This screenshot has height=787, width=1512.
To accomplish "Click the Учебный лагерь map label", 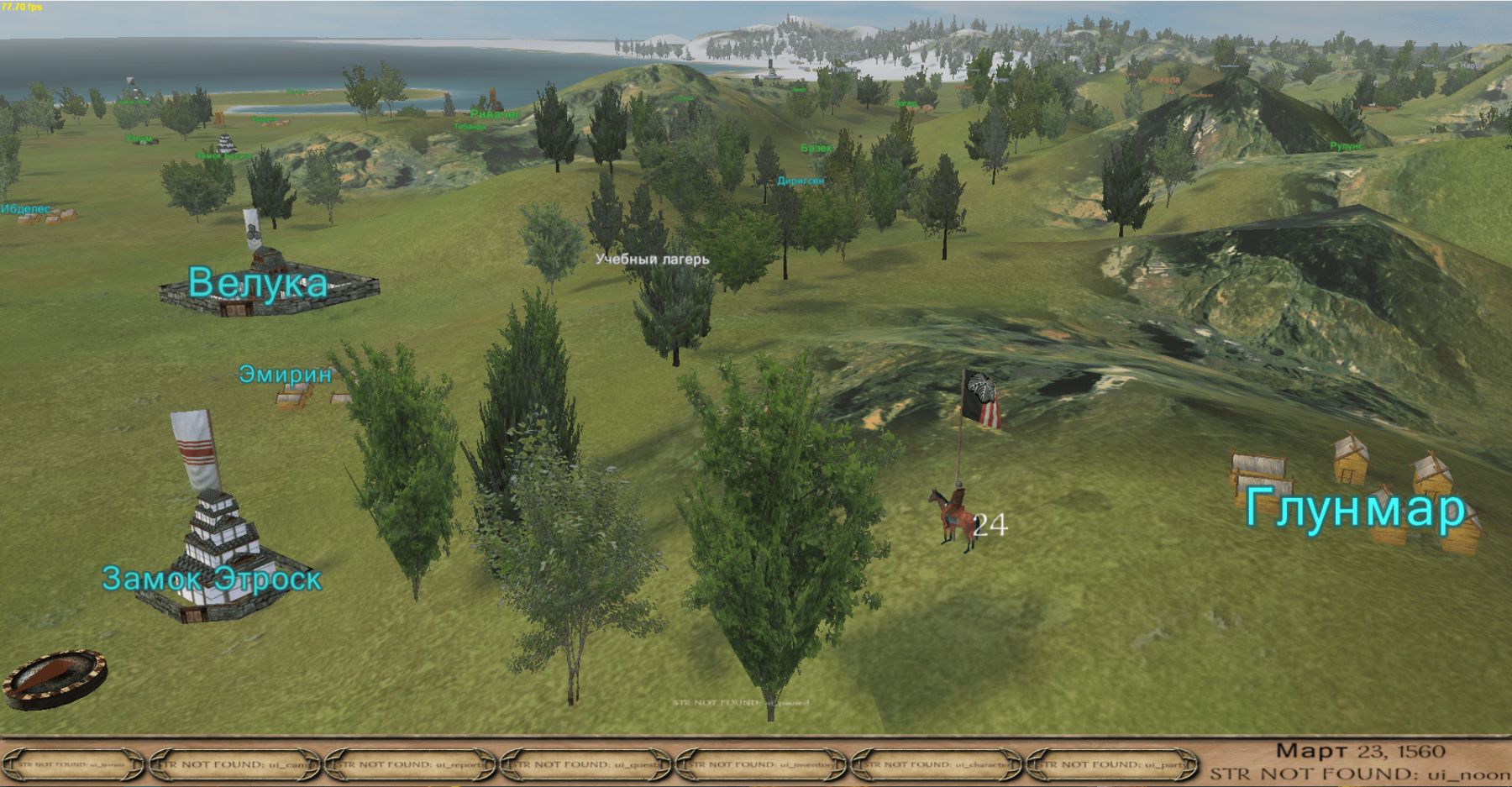I will point(652,259).
